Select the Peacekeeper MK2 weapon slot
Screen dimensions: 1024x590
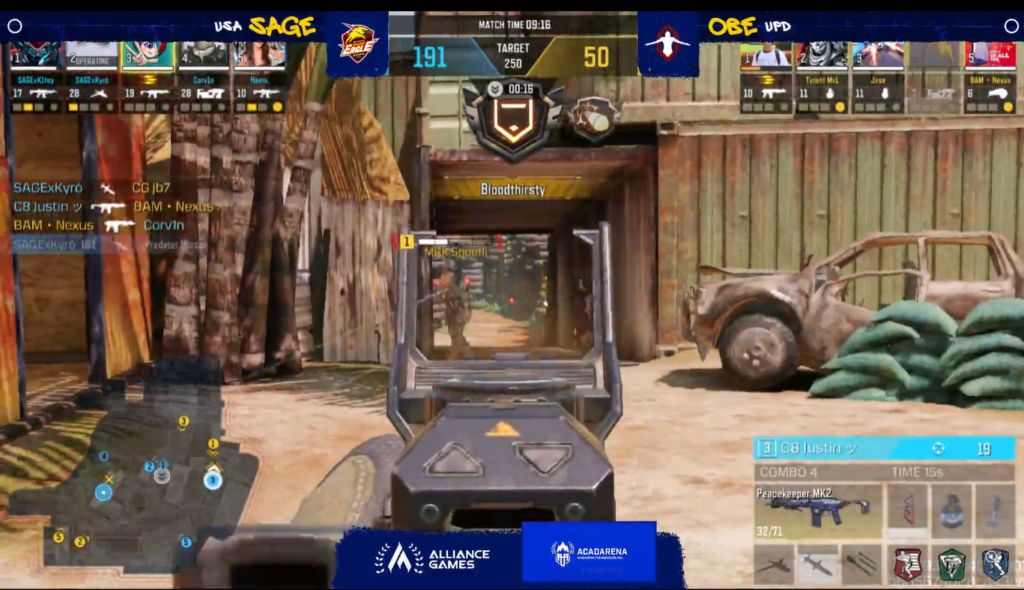816,510
